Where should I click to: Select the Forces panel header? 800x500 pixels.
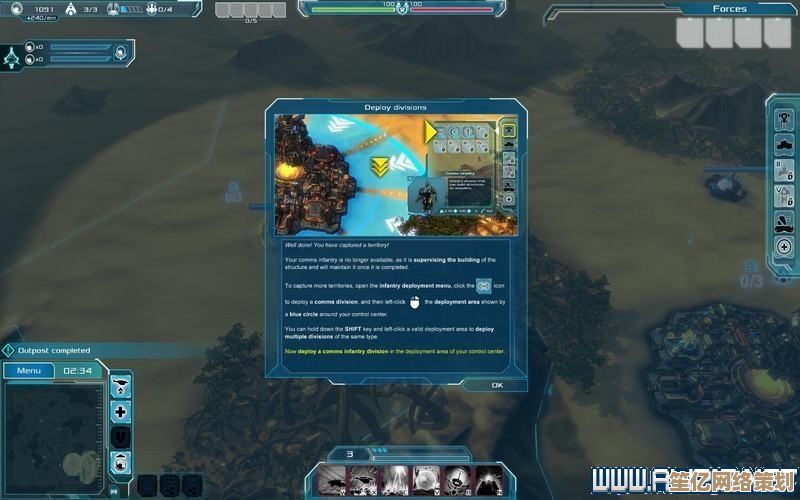[729, 9]
